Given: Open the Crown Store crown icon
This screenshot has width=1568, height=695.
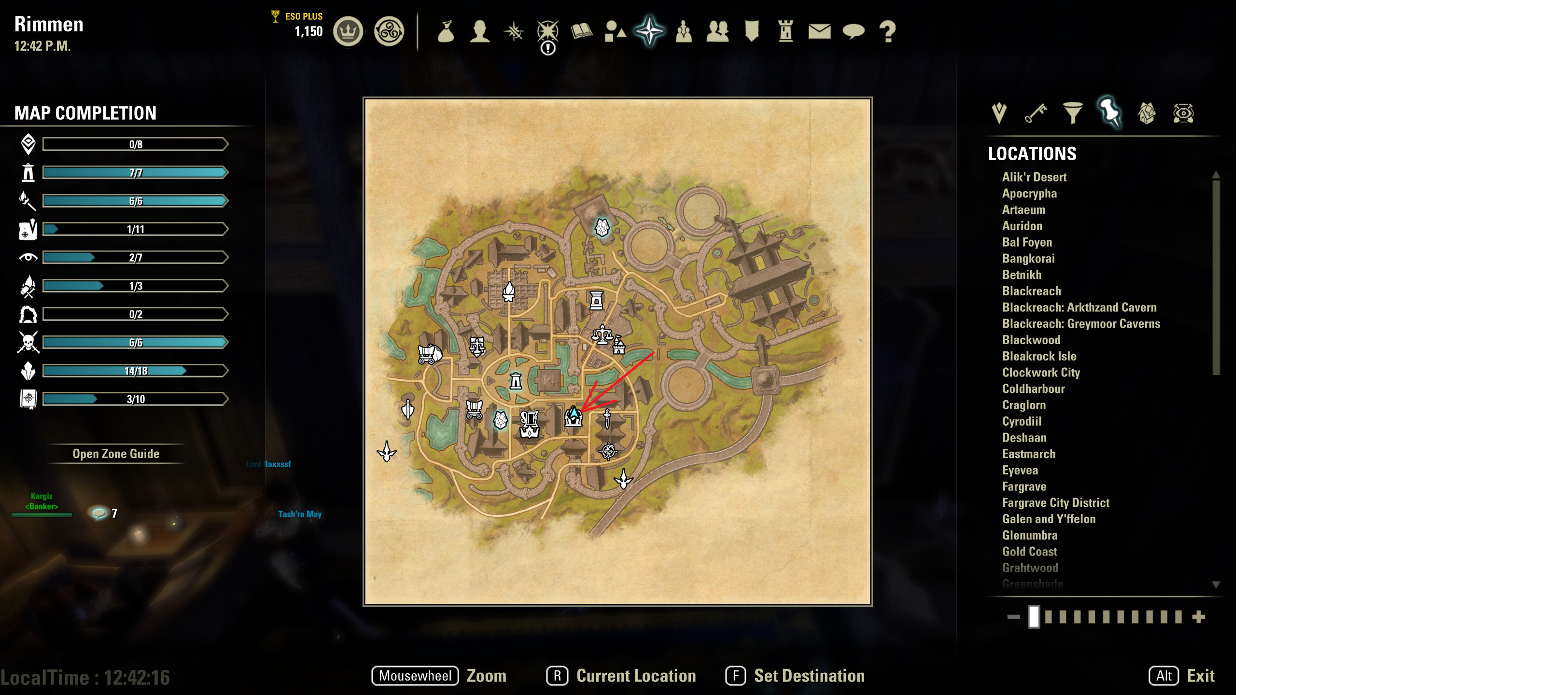Looking at the screenshot, I should click(348, 31).
